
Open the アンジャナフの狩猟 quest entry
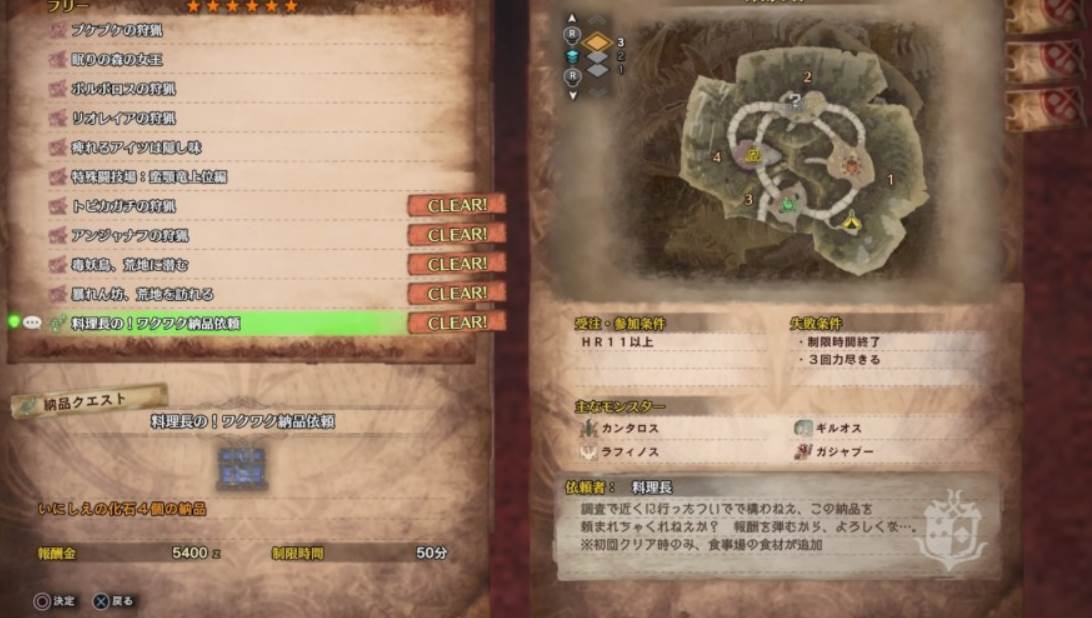[130, 235]
